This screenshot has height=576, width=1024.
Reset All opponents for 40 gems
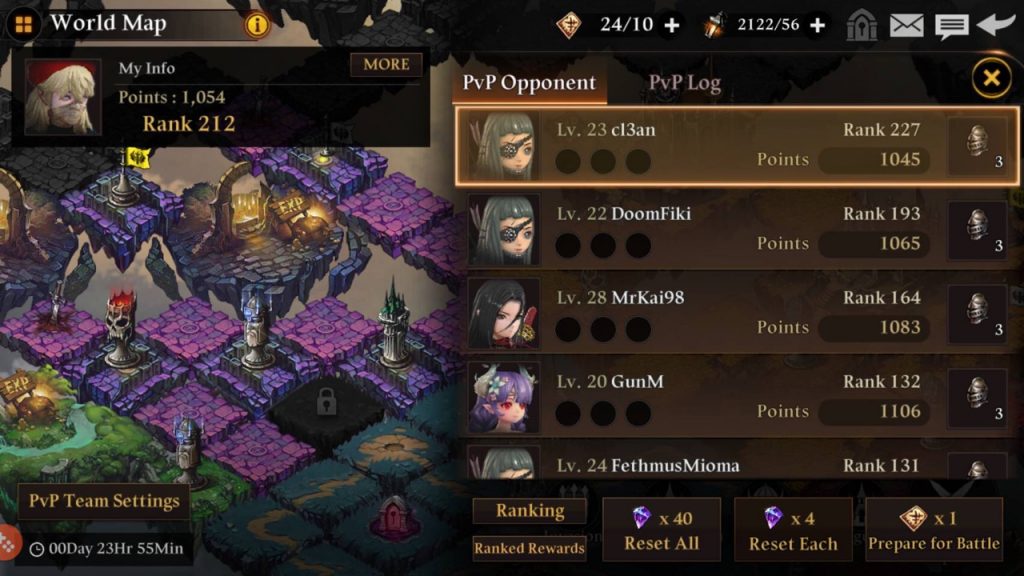point(661,530)
